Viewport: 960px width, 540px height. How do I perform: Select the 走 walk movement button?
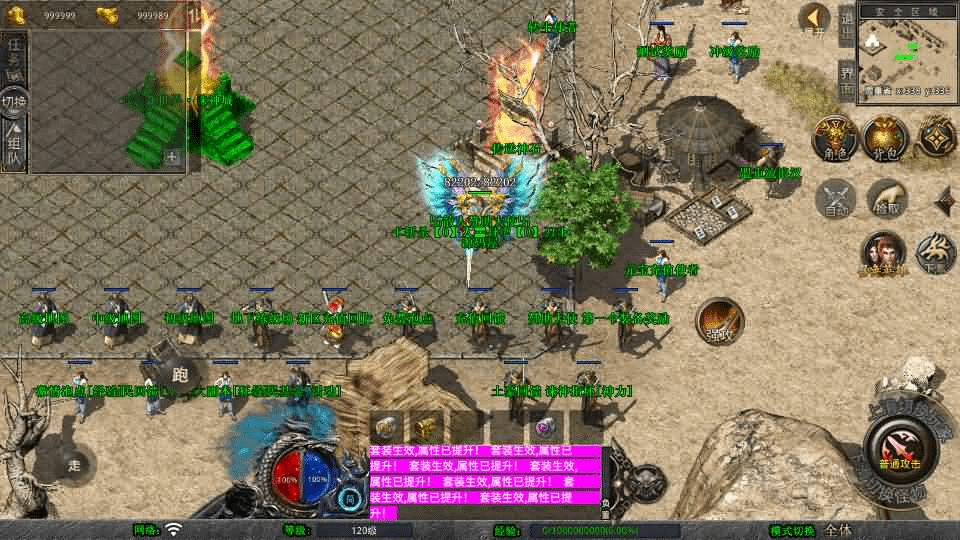tap(75, 464)
